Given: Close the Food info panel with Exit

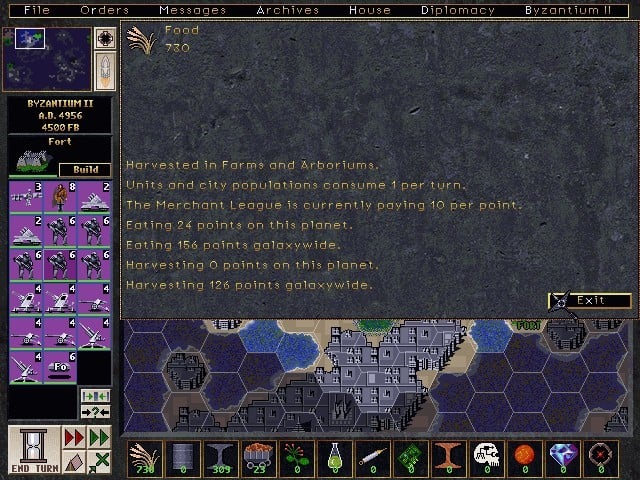Looking at the screenshot, I should pyautogui.click(x=591, y=300).
